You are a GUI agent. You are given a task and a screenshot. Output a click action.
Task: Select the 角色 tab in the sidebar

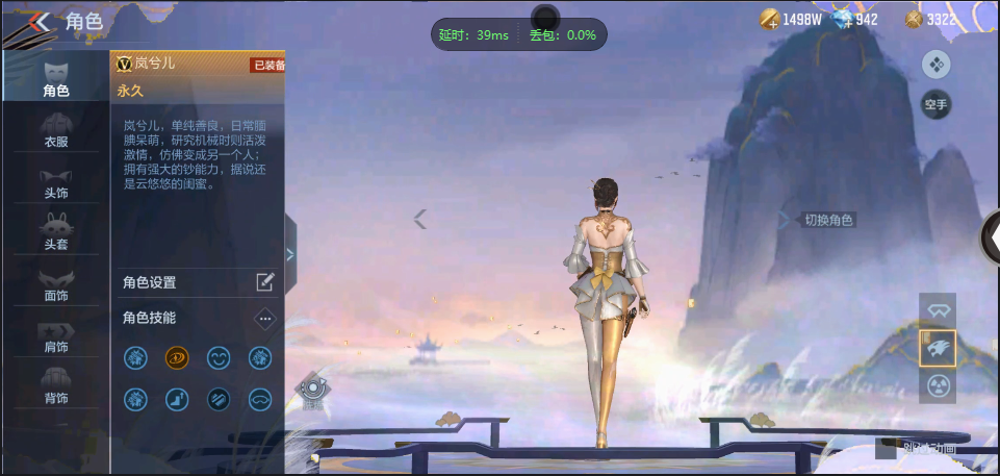[x=55, y=78]
